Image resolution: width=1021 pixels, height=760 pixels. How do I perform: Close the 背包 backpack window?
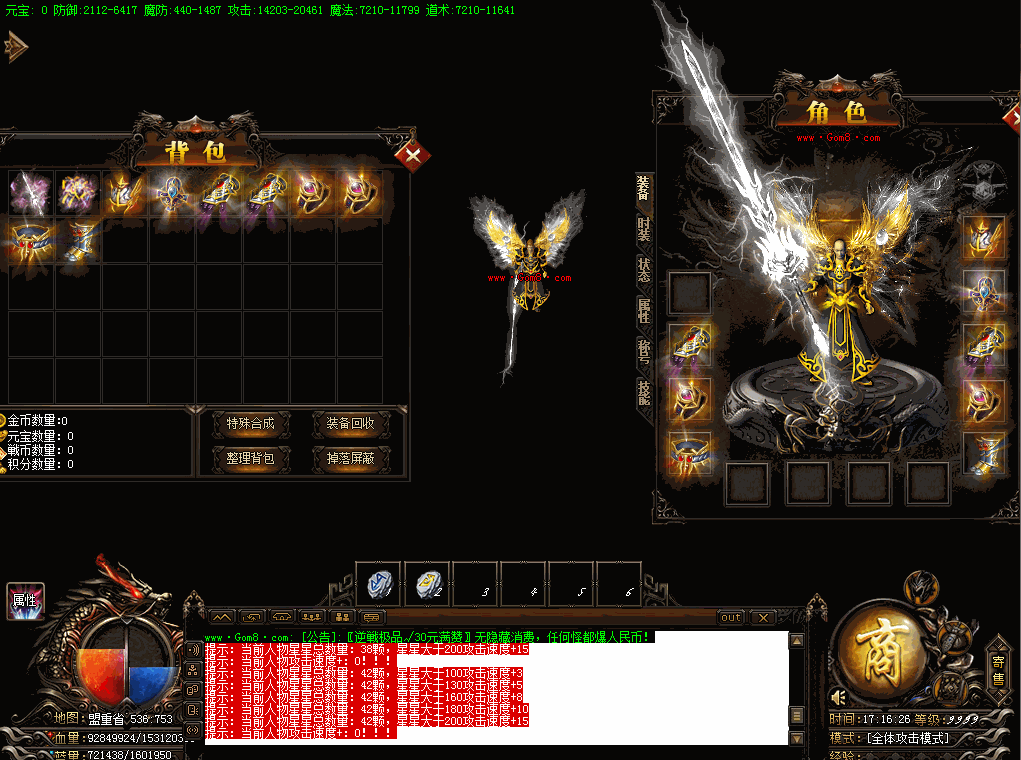pos(412,155)
